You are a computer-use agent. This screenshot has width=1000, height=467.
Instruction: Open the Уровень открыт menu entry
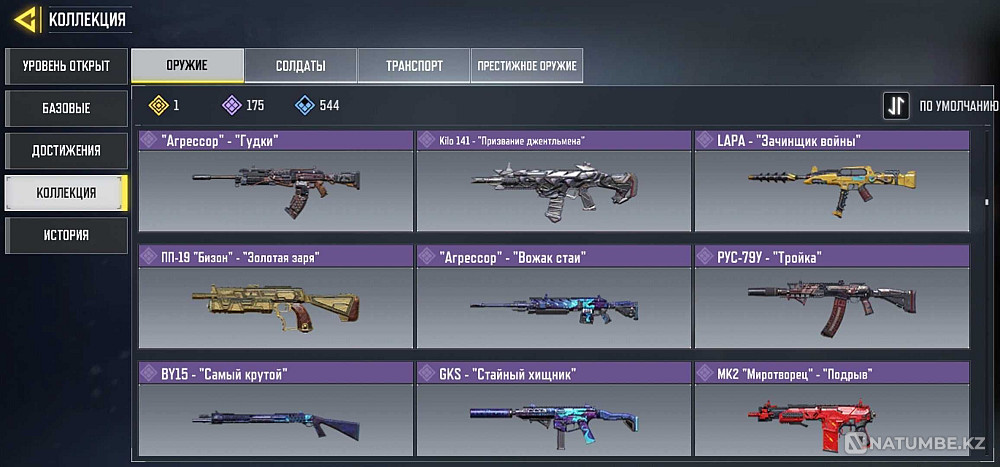(65, 67)
